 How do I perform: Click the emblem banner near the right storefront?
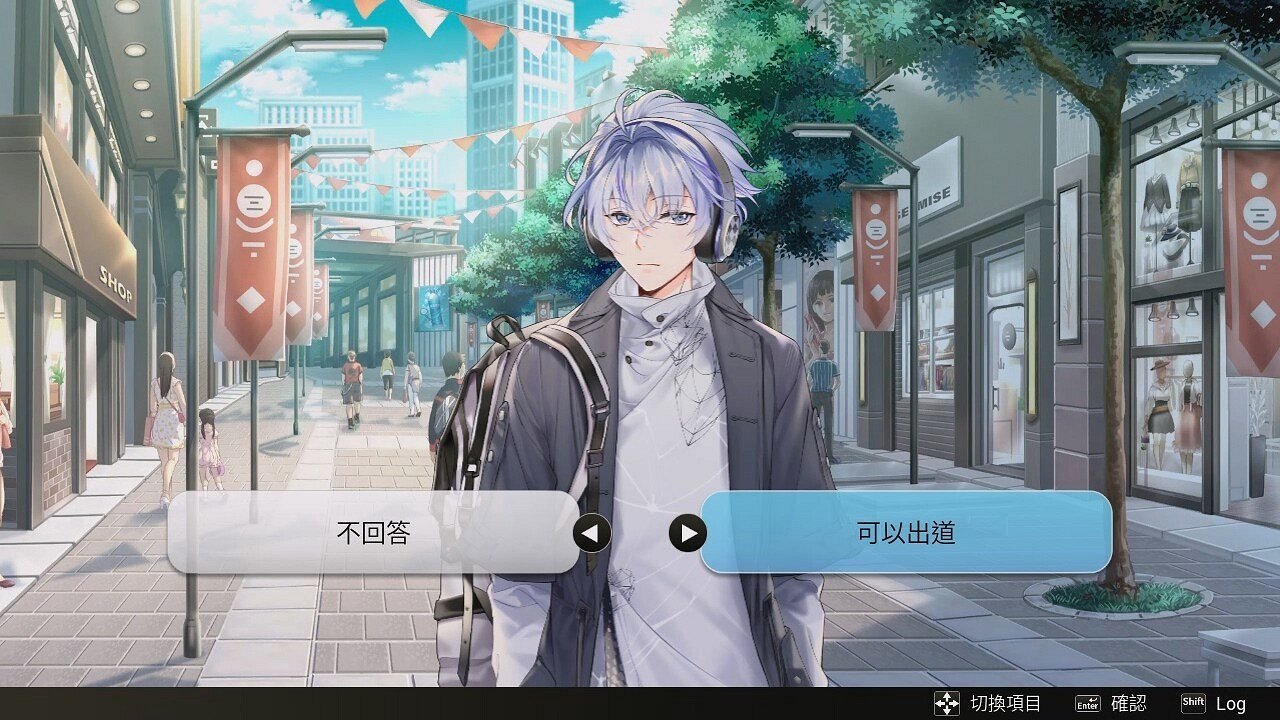point(875,228)
